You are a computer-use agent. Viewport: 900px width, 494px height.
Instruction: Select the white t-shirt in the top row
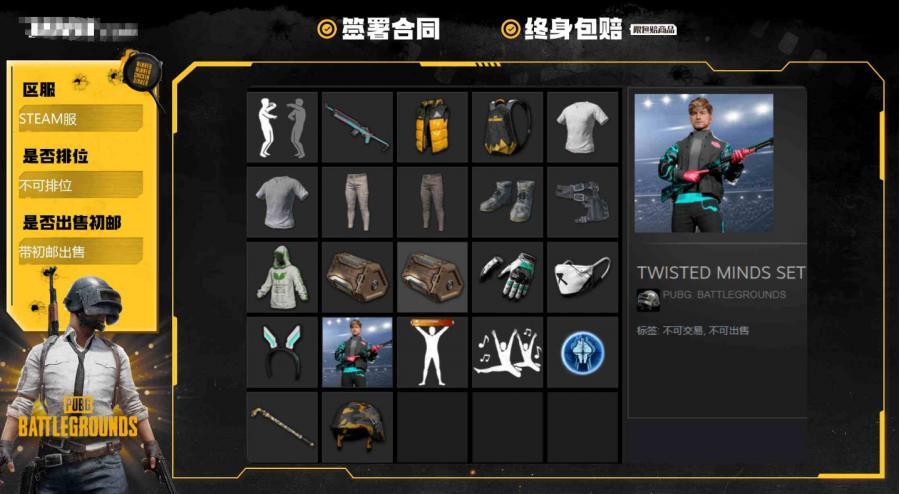coord(582,127)
